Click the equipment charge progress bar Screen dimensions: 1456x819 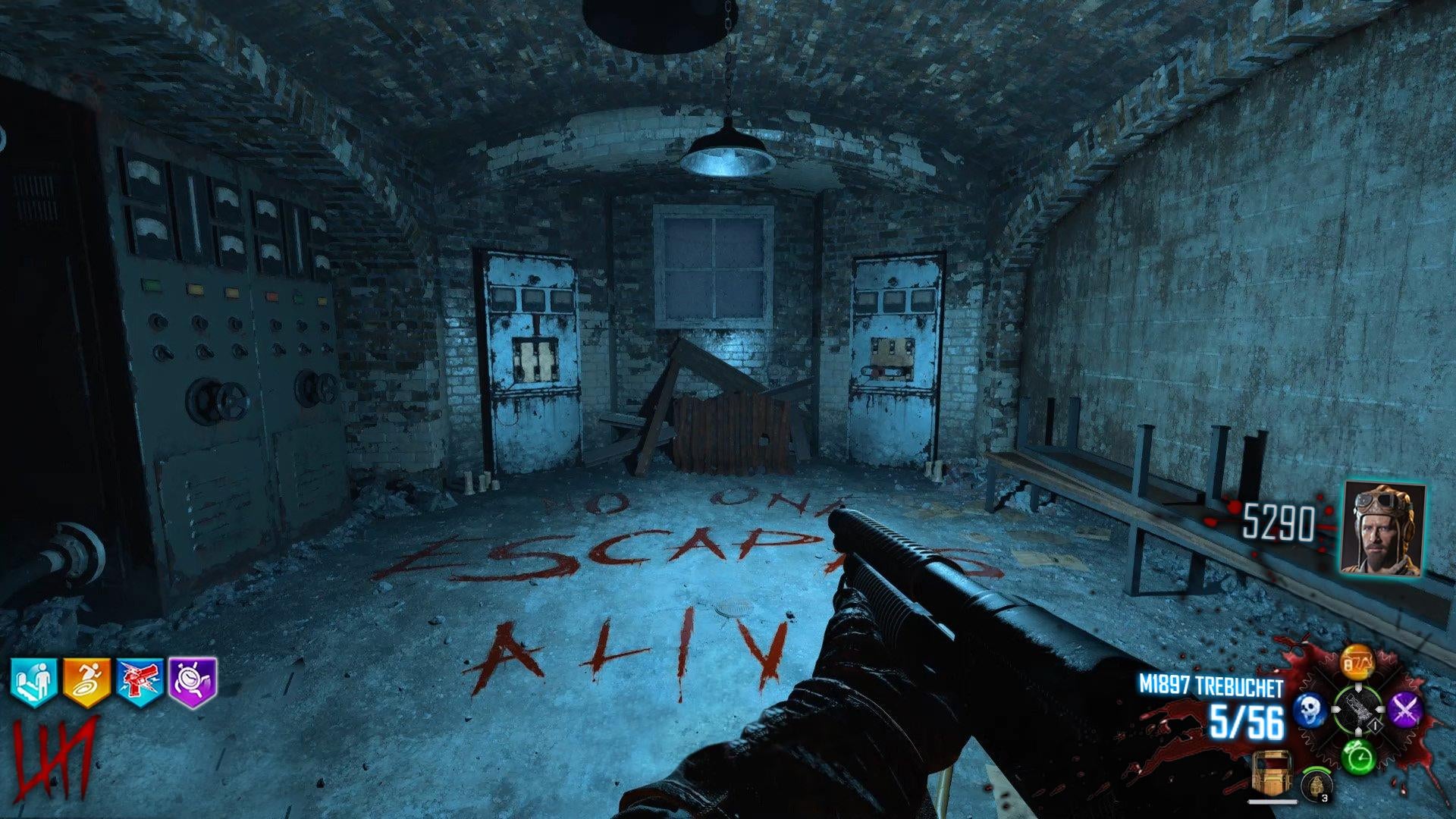pos(1273,802)
